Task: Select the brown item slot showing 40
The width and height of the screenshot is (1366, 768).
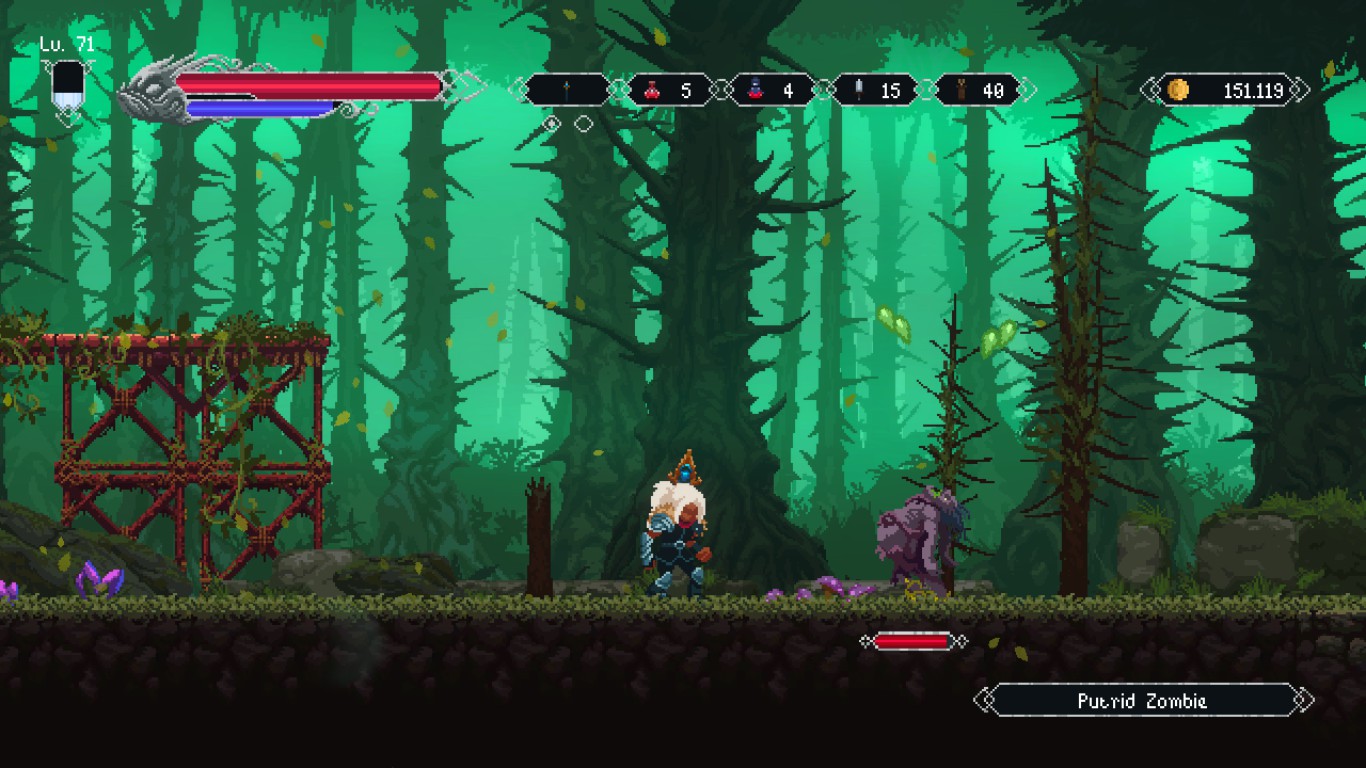Action: (977, 90)
